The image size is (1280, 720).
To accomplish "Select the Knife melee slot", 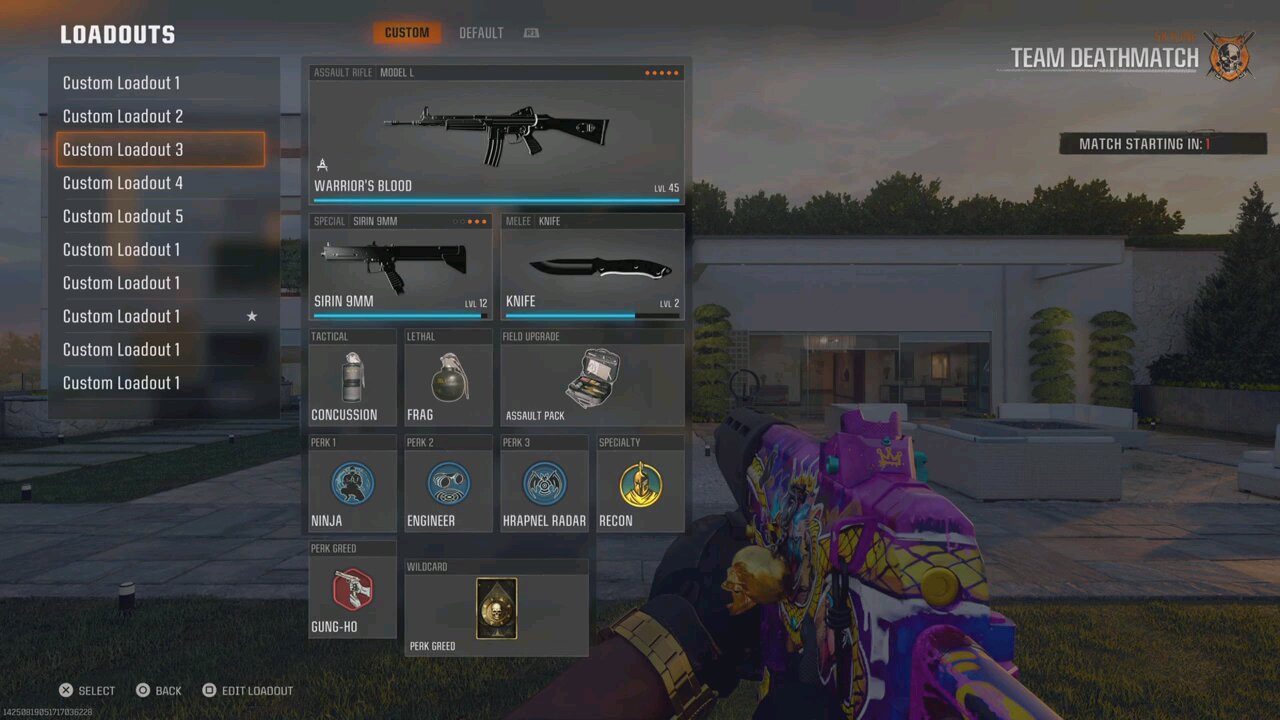I will [x=592, y=268].
